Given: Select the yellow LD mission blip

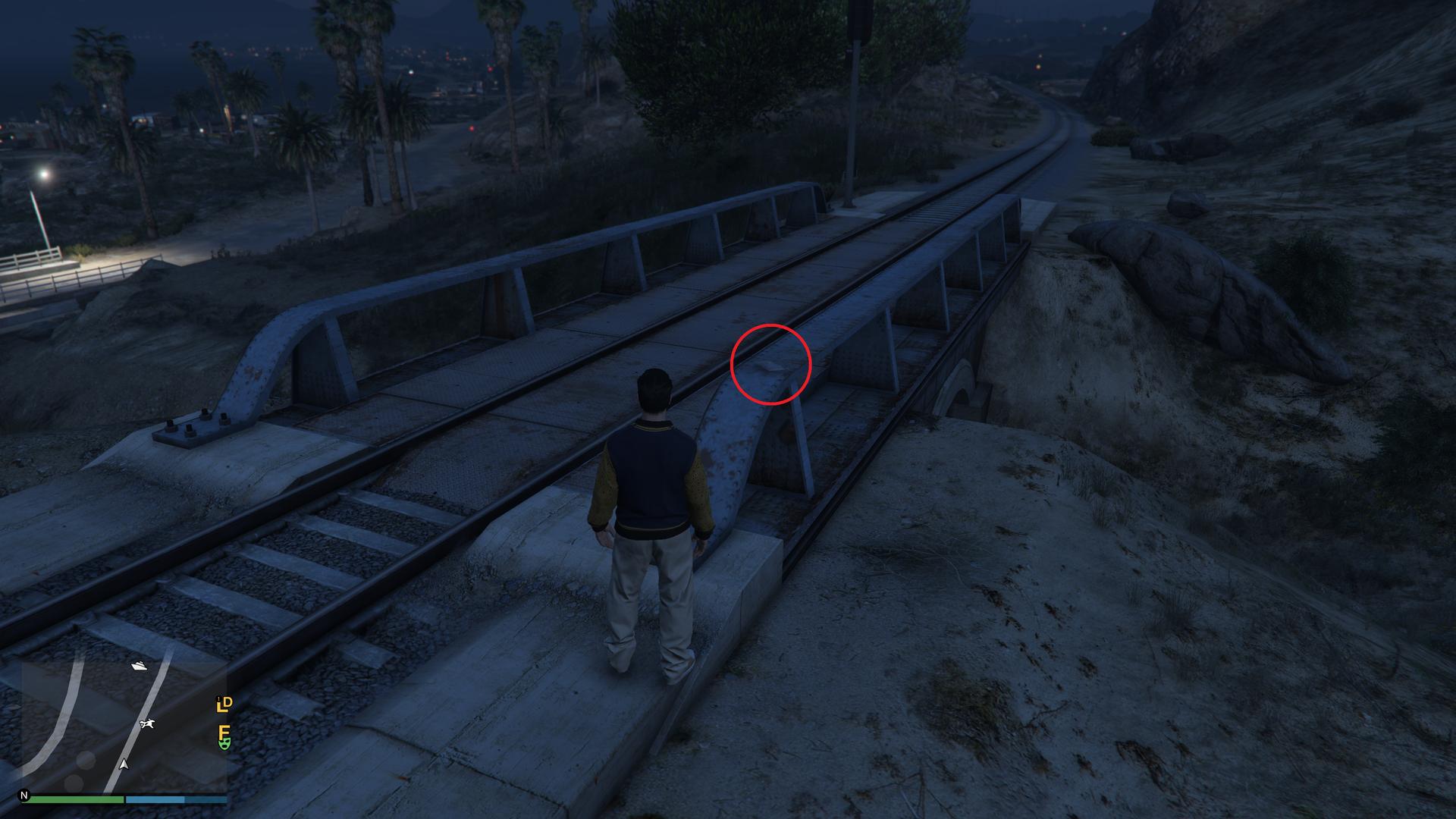Looking at the screenshot, I should click(224, 704).
